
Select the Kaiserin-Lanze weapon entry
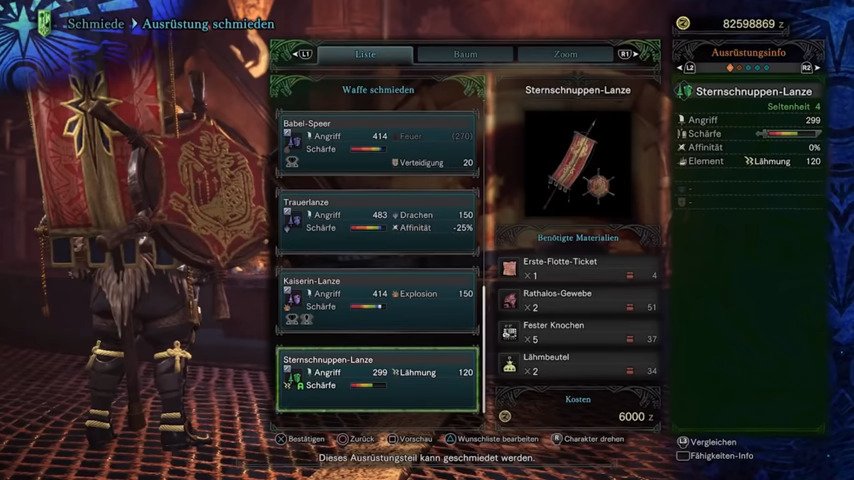tap(379, 300)
